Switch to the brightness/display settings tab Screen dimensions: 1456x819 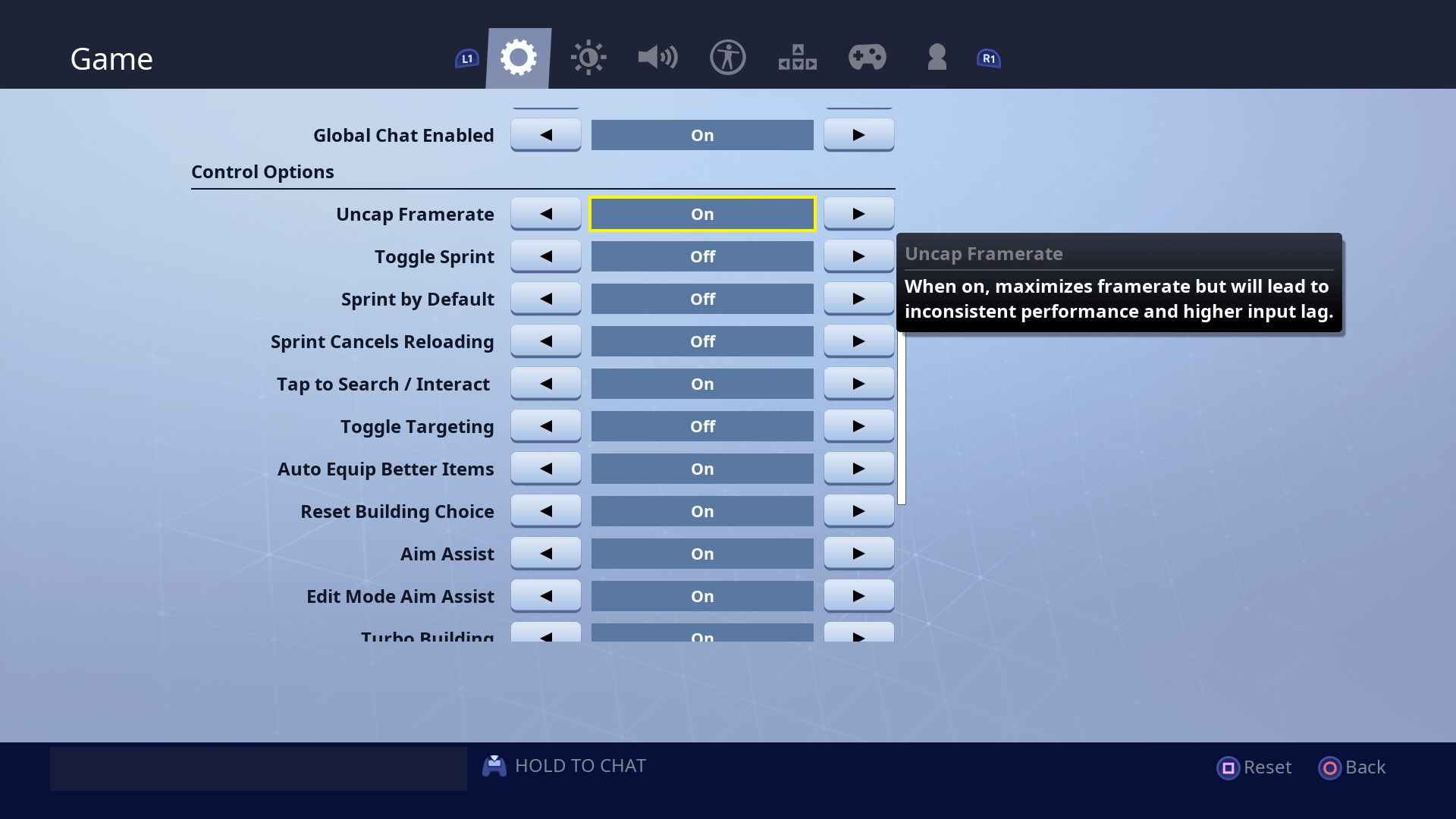click(x=588, y=57)
